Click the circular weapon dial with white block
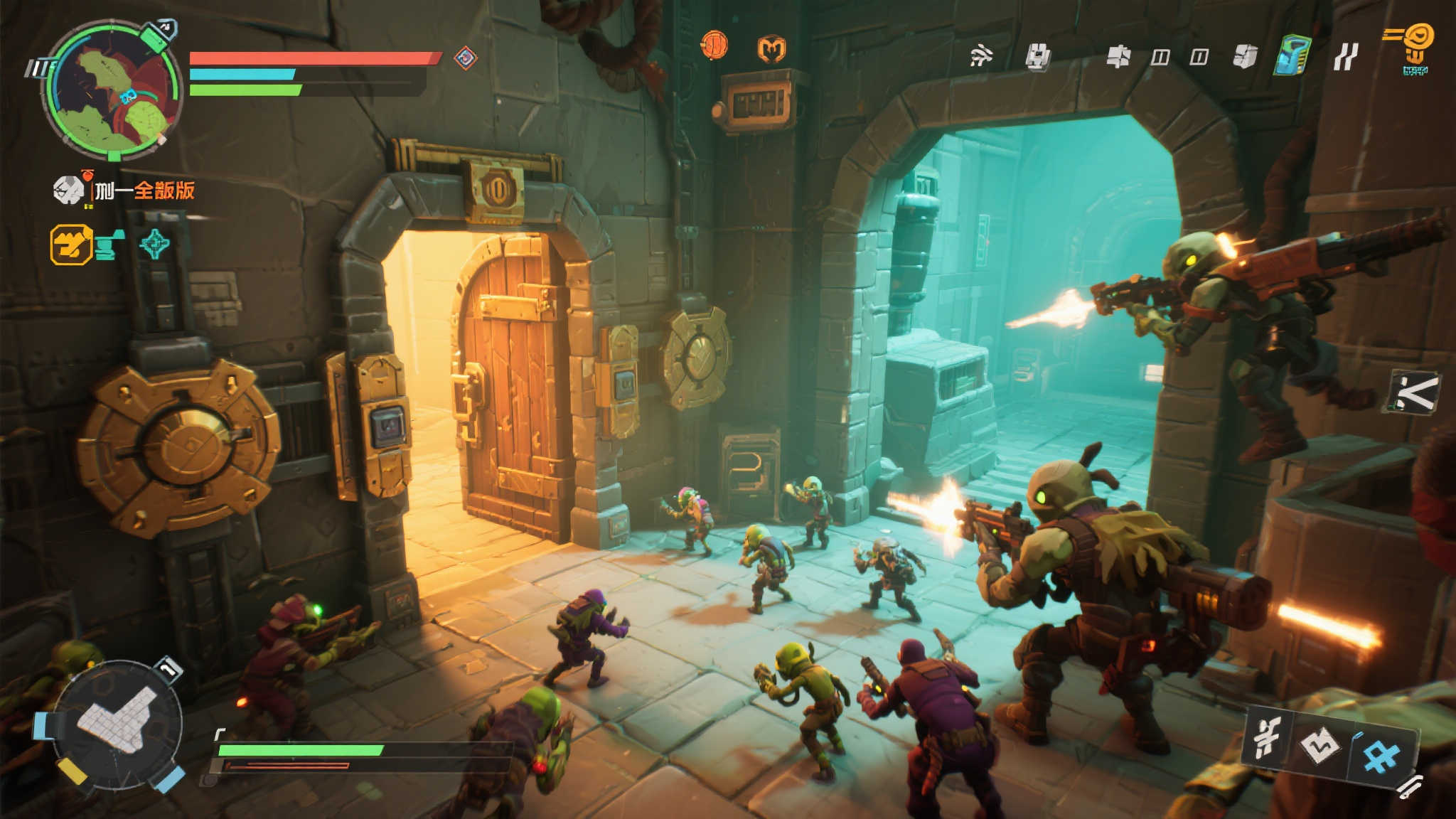Viewport: 1456px width, 819px height. [x=117, y=723]
